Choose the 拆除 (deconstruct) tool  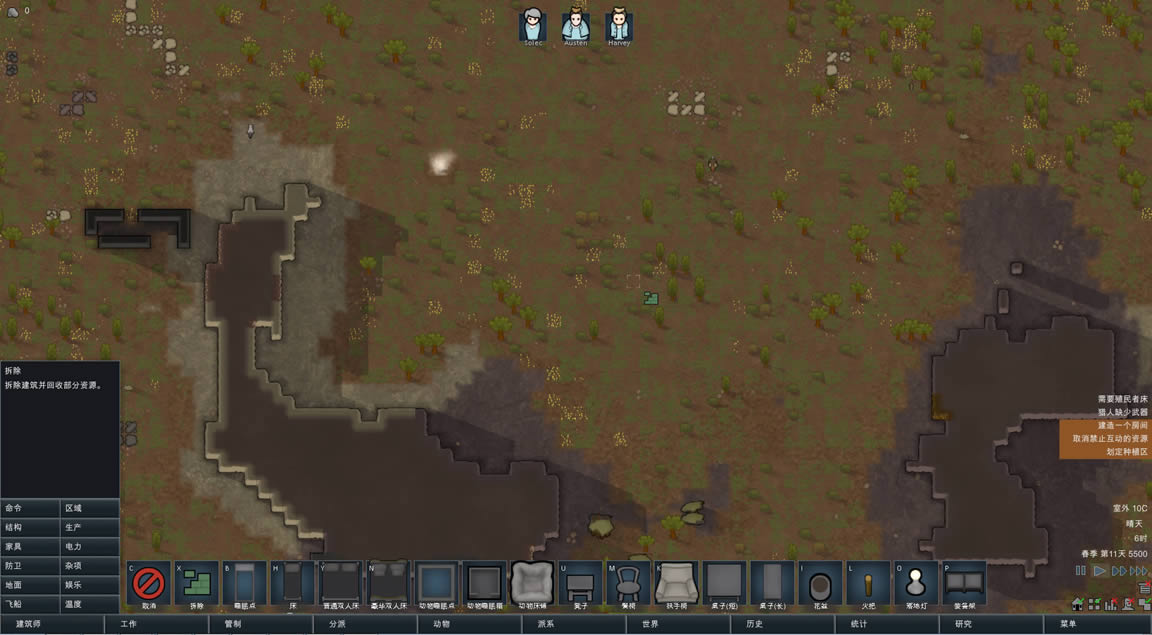(x=196, y=583)
